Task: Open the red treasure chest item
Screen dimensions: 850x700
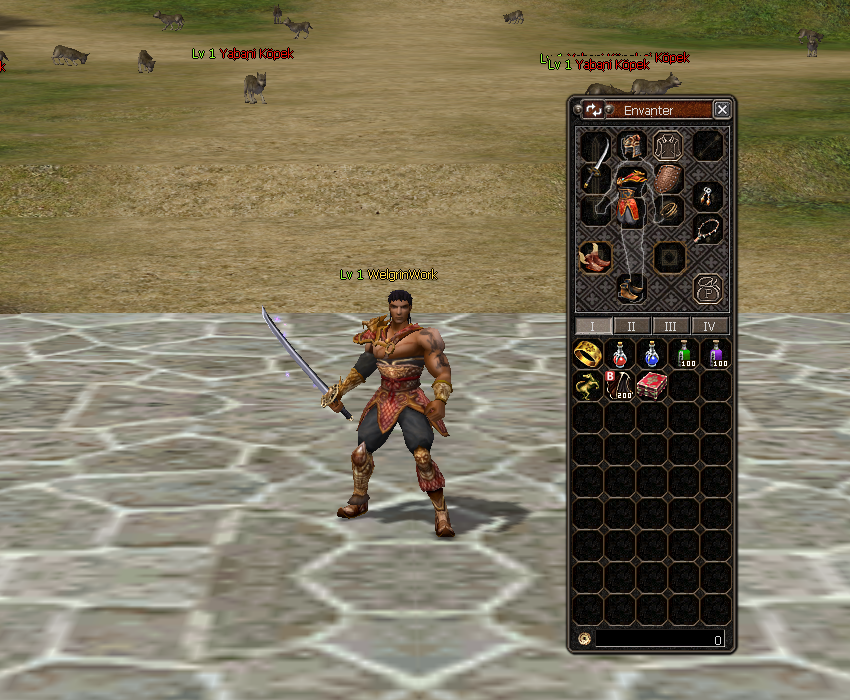Action: [x=652, y=386]
